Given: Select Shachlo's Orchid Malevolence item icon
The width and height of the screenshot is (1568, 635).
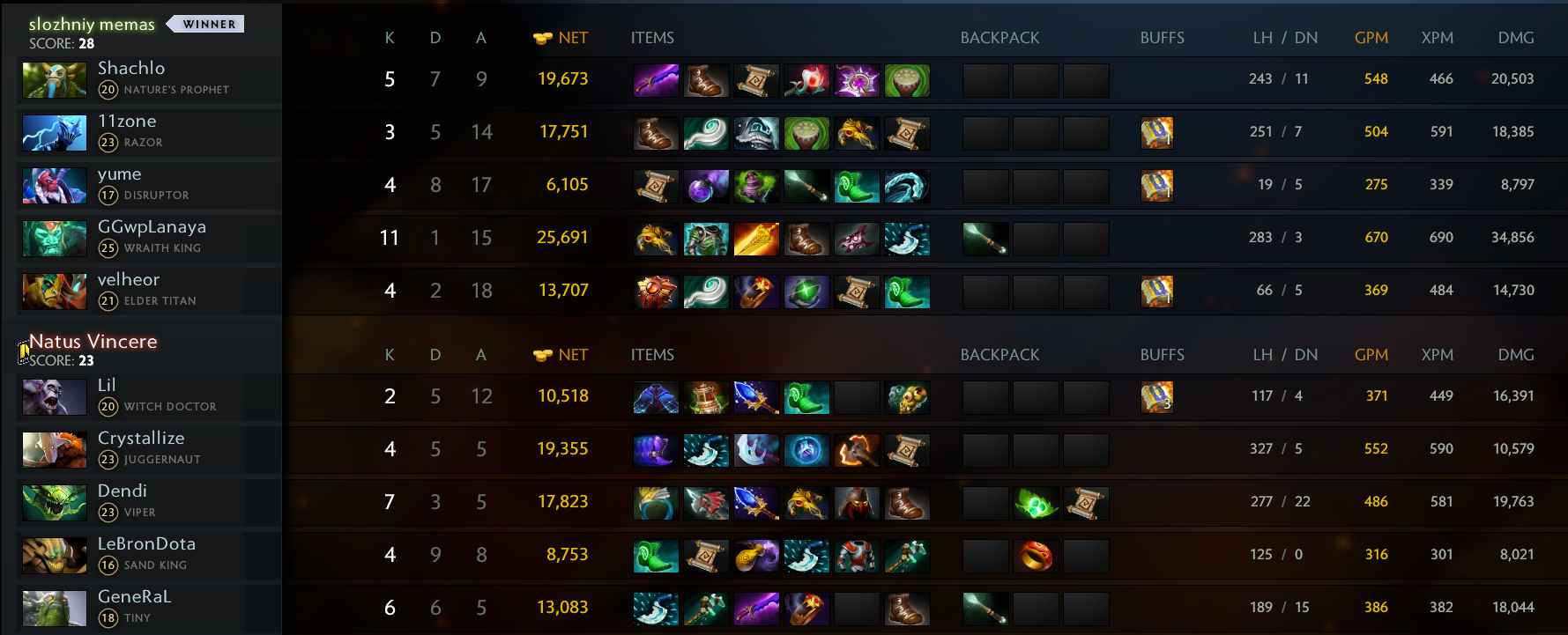Looking at the screenshot, I should click(656, 80).
